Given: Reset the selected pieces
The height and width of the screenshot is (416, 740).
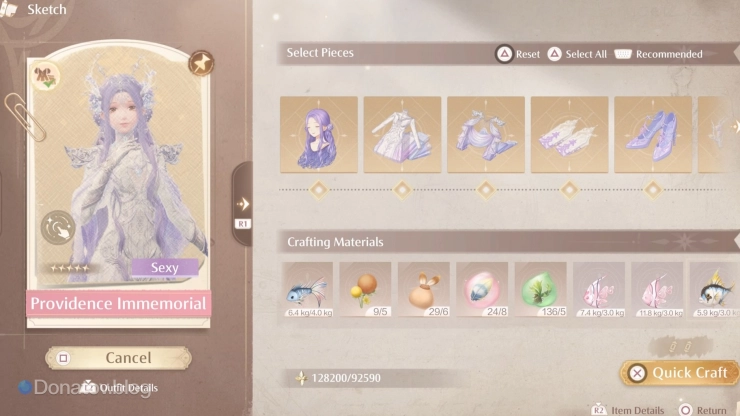Looking at the screenshot, I should pos(519,54).
